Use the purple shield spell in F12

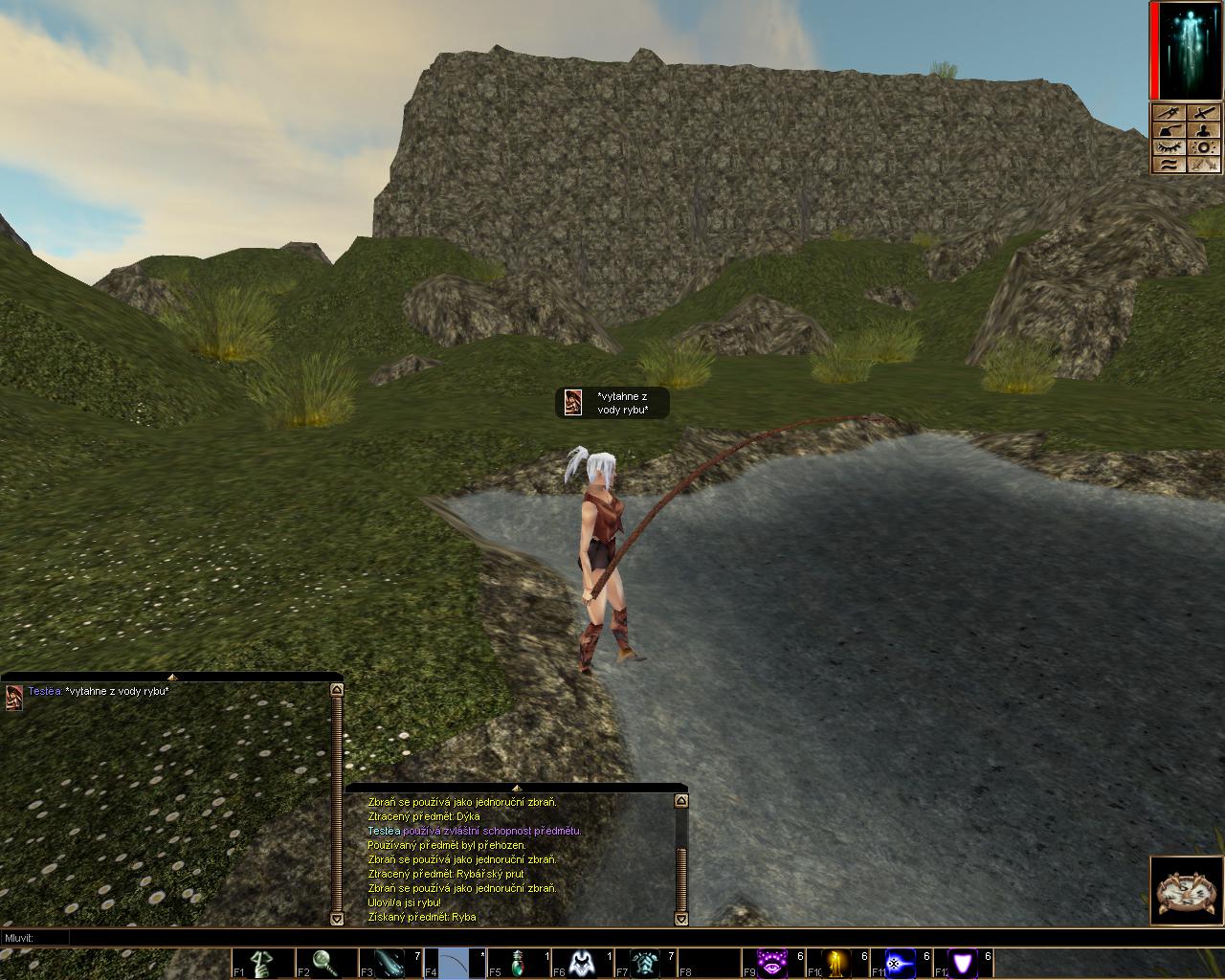pos(963,963)
